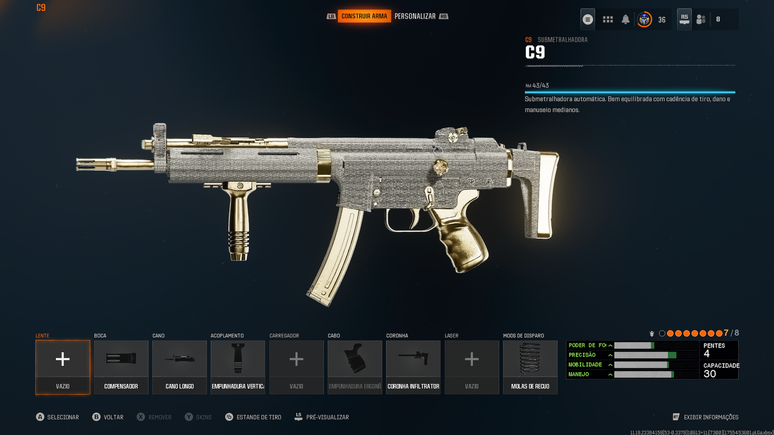Open the Empunhadura Vertical underbarrel slot
Image resolution: width=774 pixels, height=435 pixels.
[238, 366]
